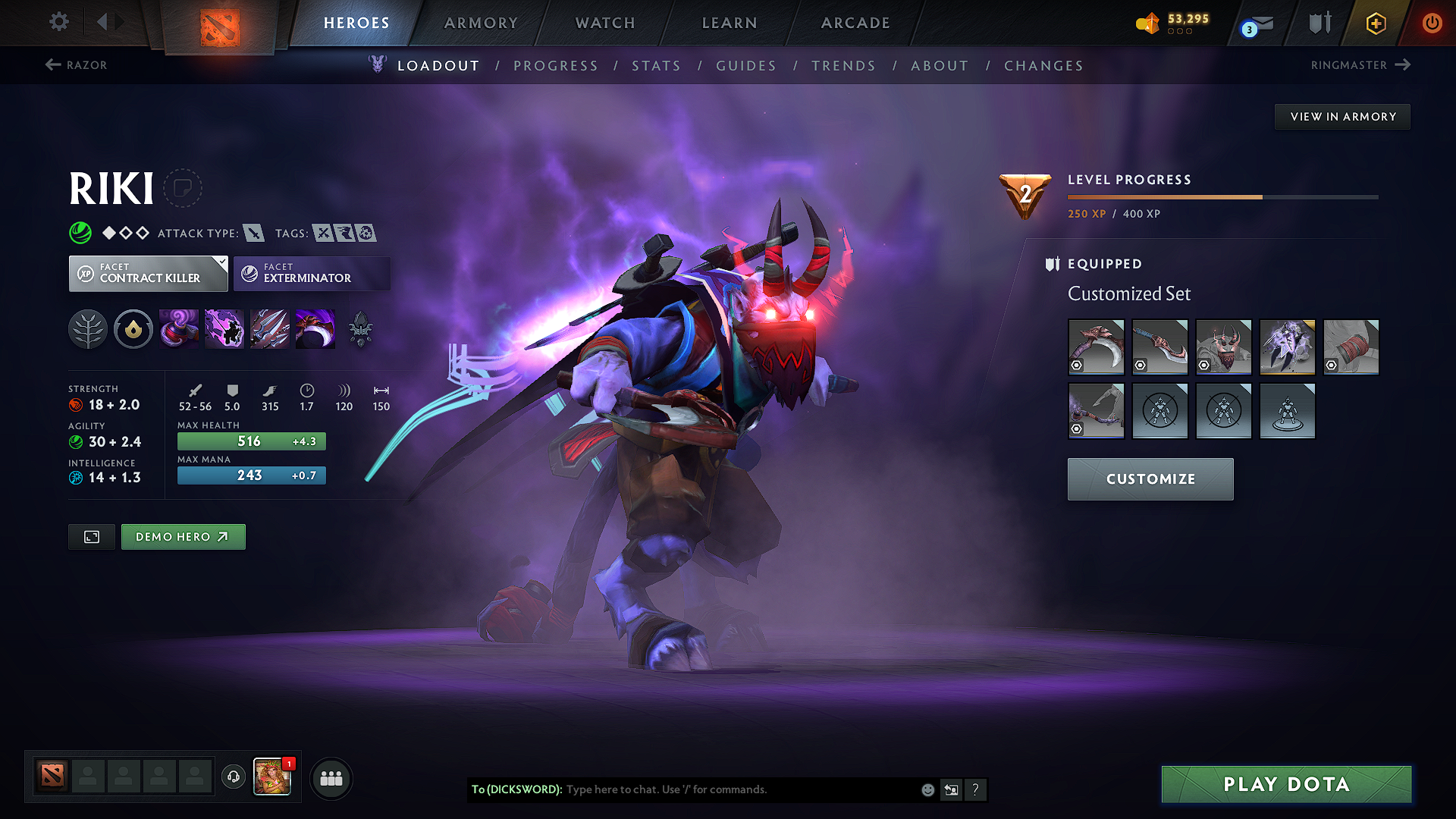This screenshot has width=1456, height=819.
Task: Select the Blink Strike ability icon
Action: click(224, 328)
